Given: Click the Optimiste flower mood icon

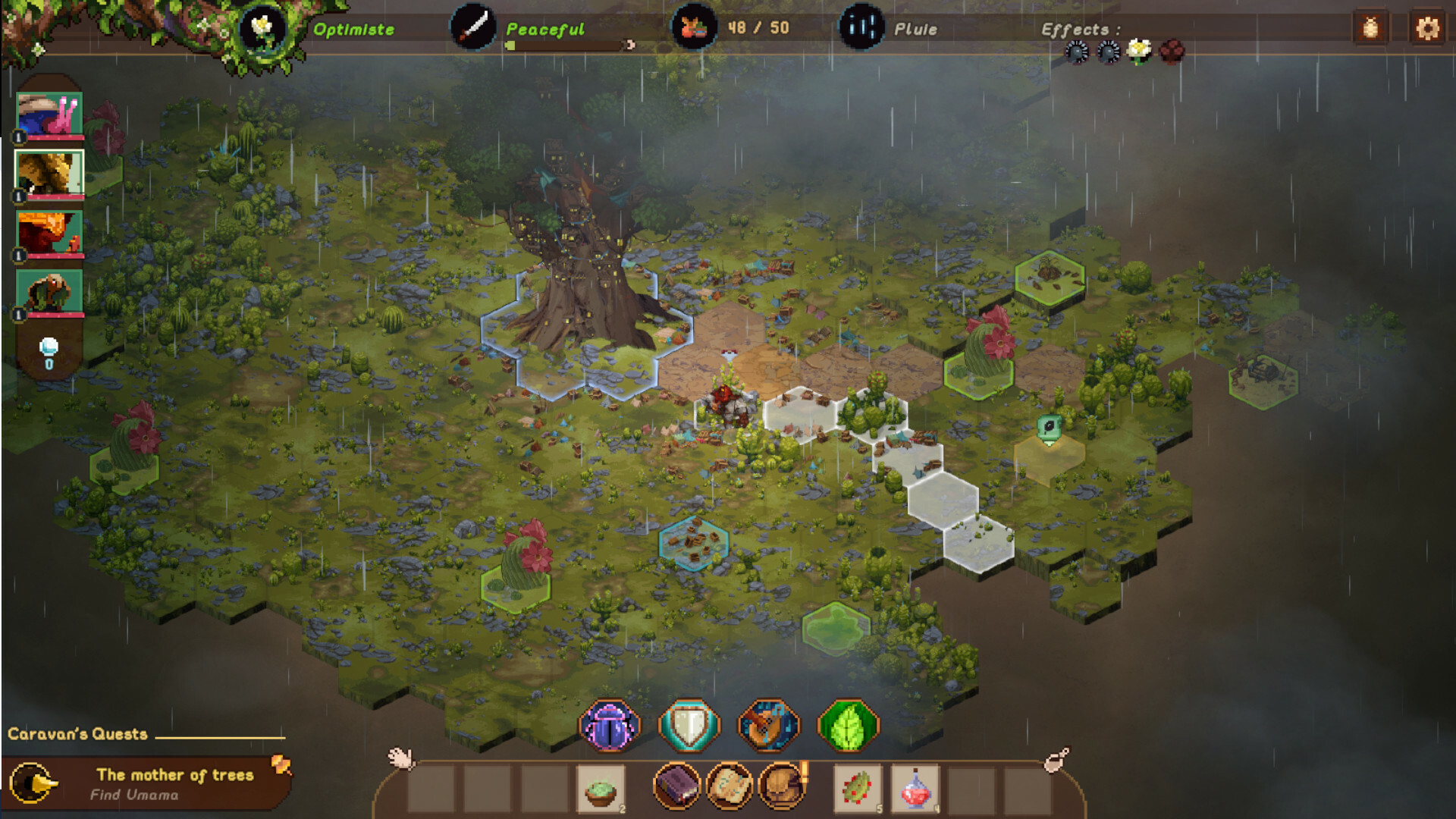Looking at the screenshot, I should point(262,29).
